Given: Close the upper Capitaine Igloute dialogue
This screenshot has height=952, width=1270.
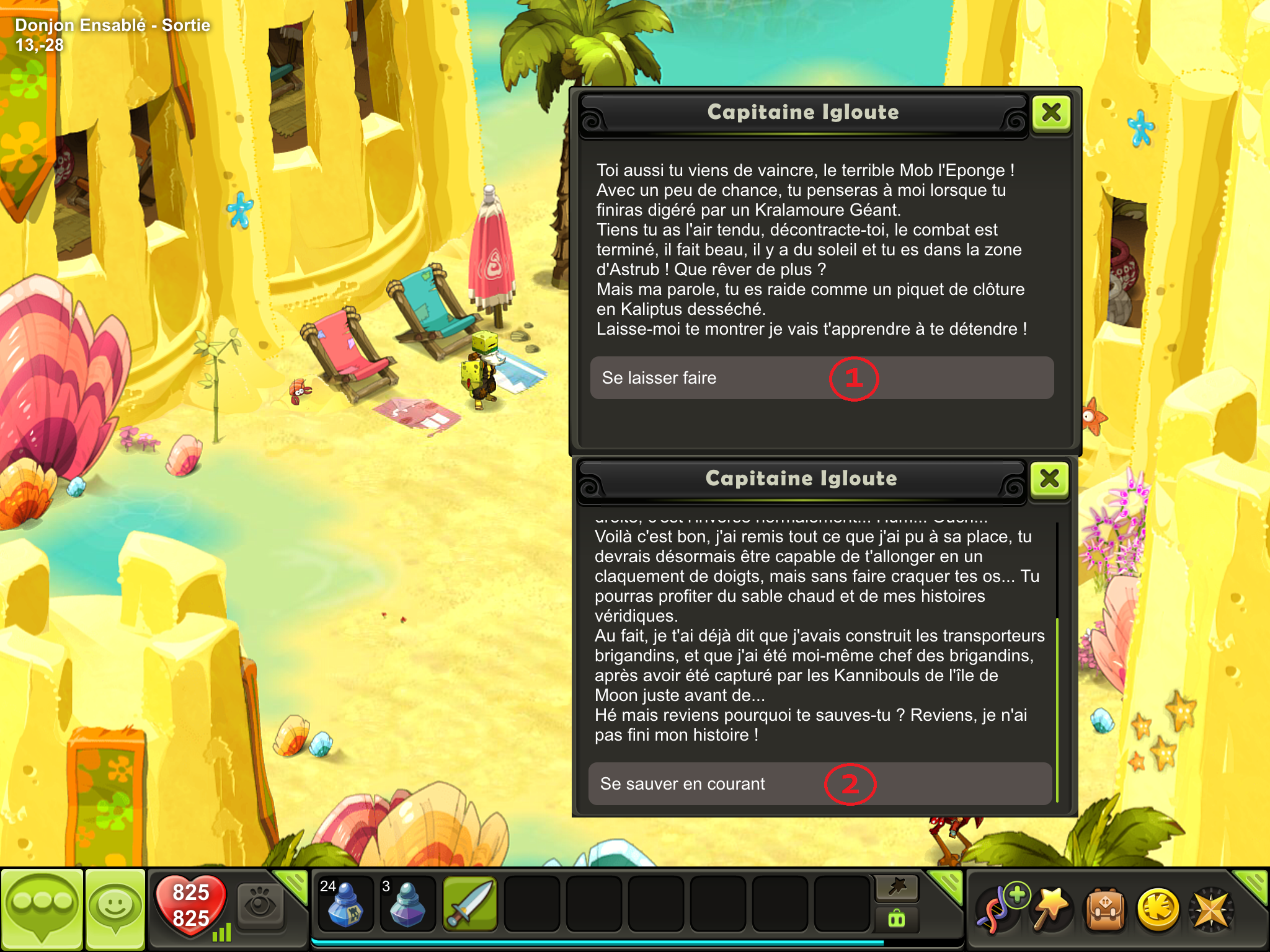Looking at the screenshot, I should 1051,113.
